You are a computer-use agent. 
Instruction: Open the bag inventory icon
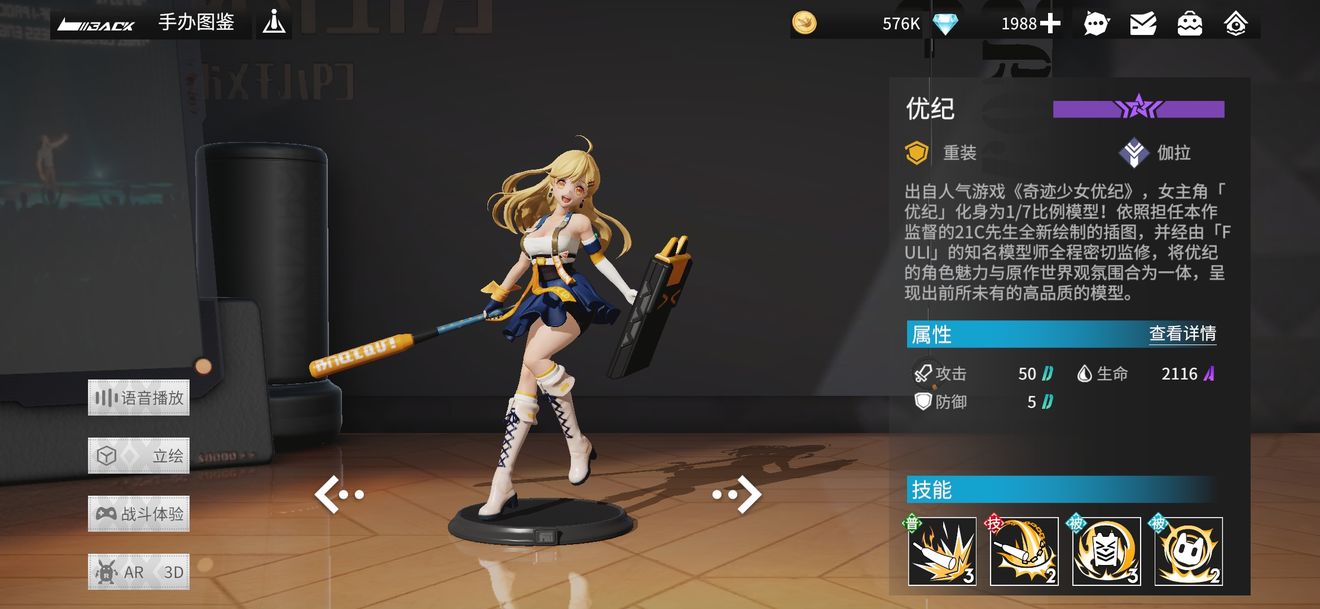point(1189,24)
